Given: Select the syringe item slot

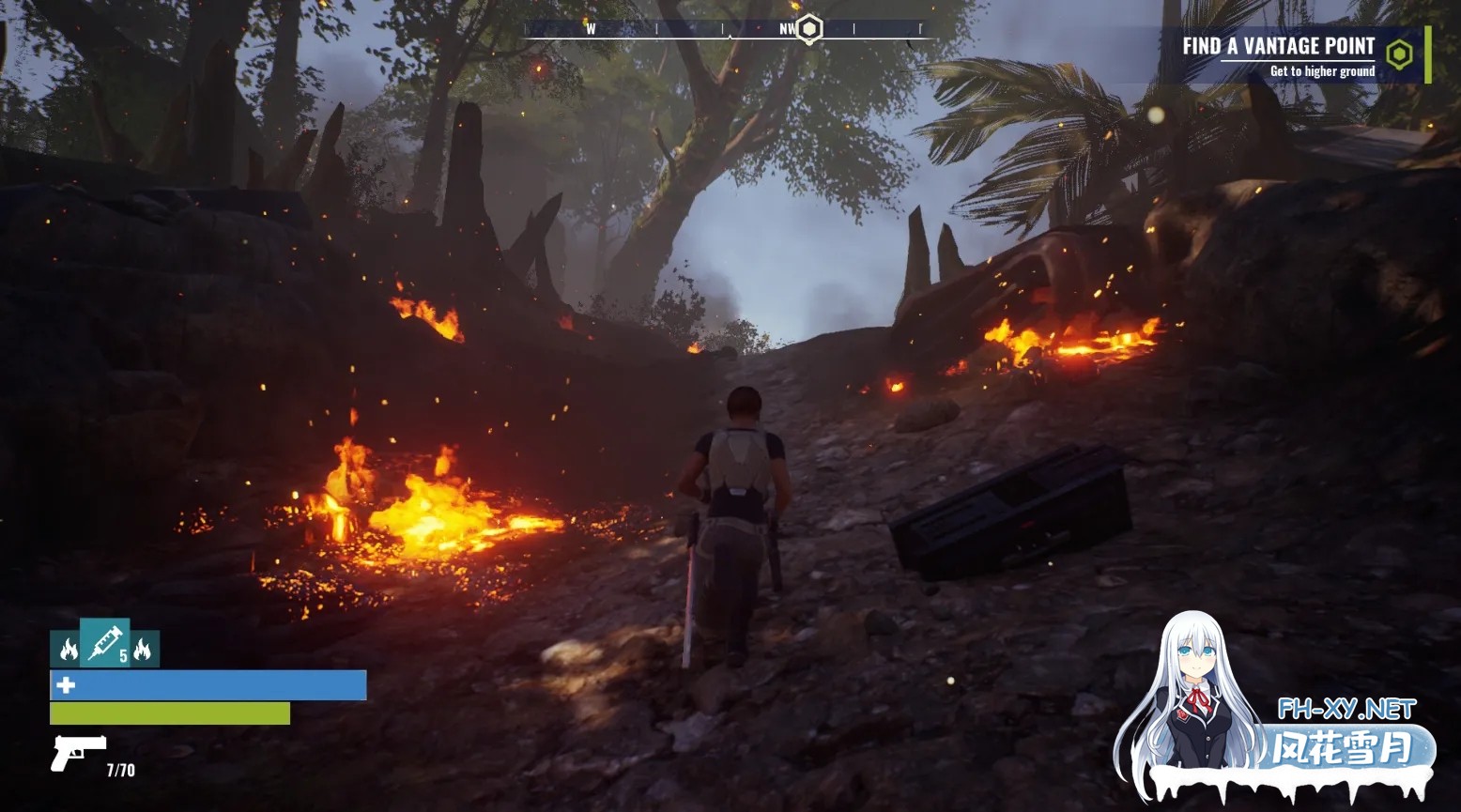Looking at the screenshot, I should click(x=104, y=643).
